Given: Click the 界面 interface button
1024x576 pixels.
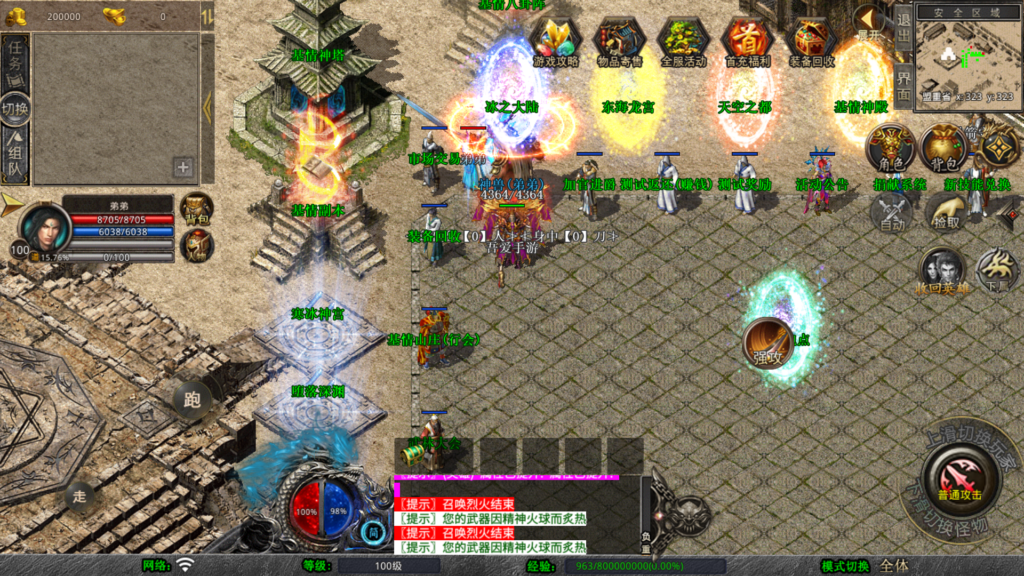Looking at the screenshot, I should pos(902,86).
